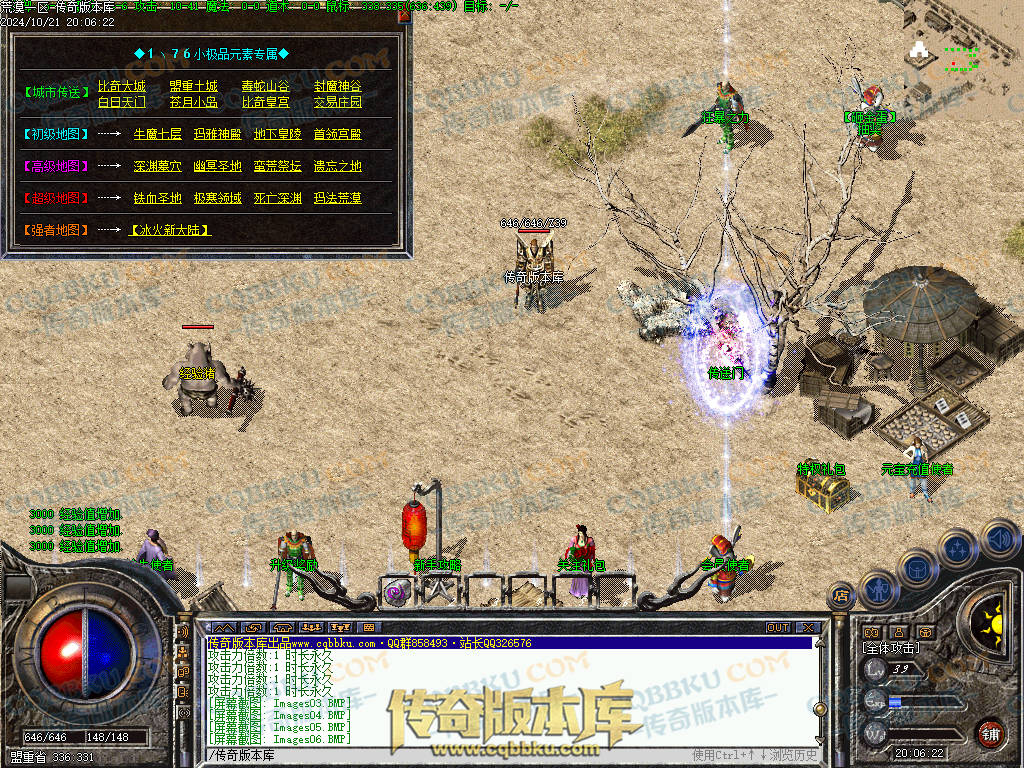
Task: Close the teleport menu panel
Action: pos(404,16)
